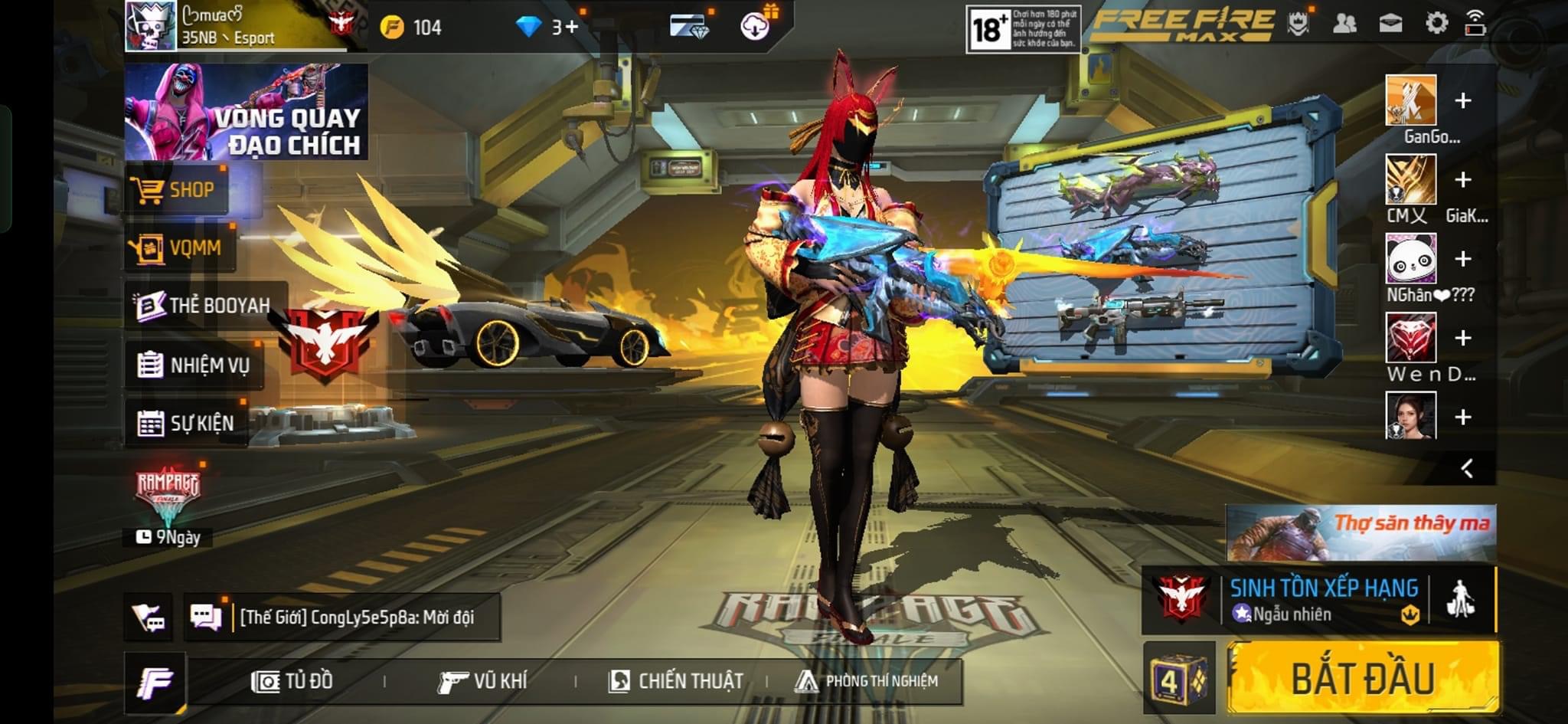Add diamonds with the plus button

tap(571, 28)
